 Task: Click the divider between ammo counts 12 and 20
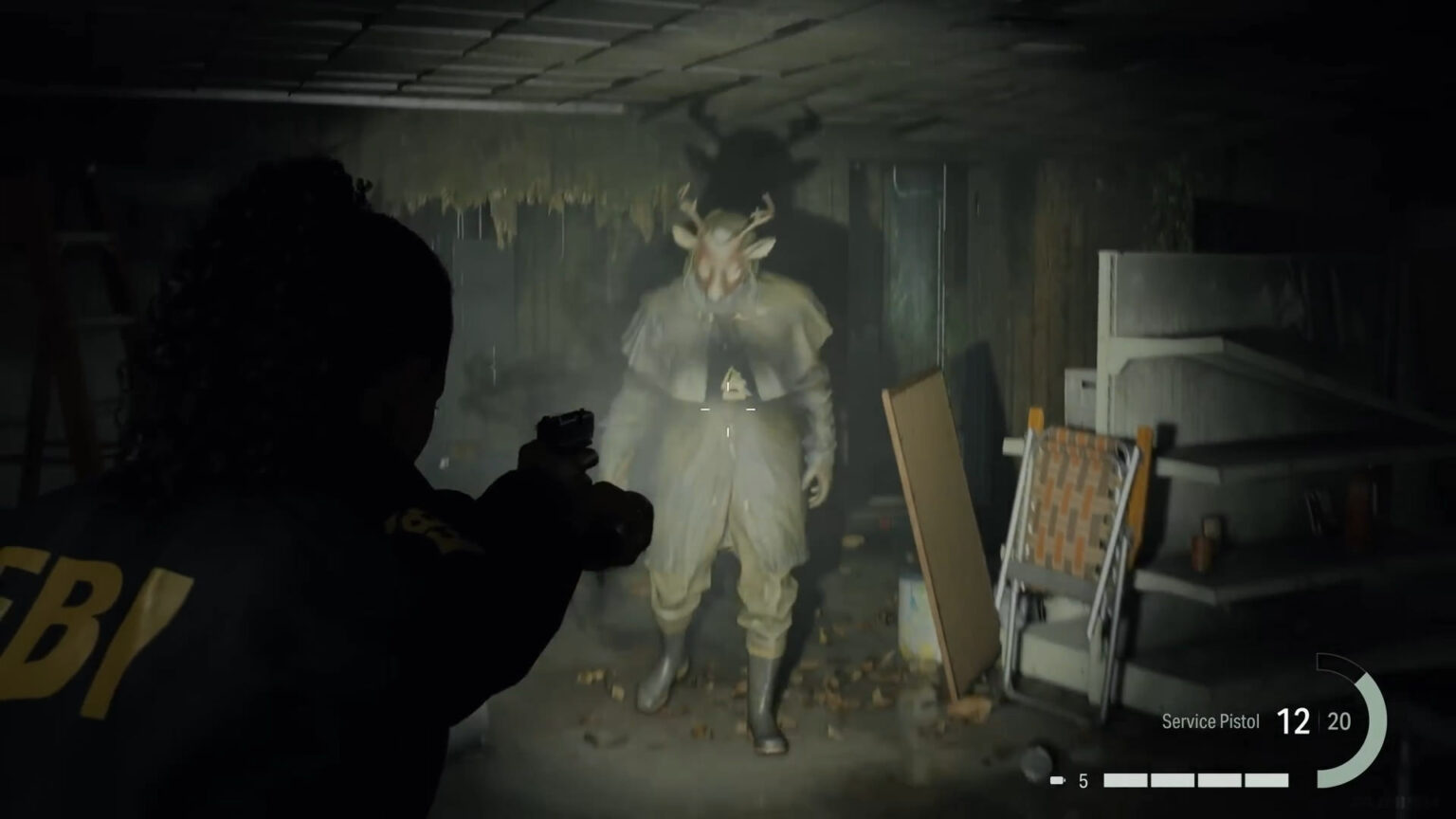pos(1318,720)
